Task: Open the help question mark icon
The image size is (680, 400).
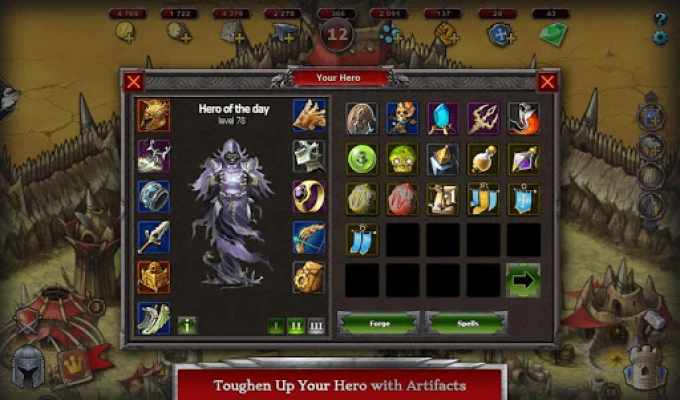Action: pyautogui.click(x=660, y=18)
